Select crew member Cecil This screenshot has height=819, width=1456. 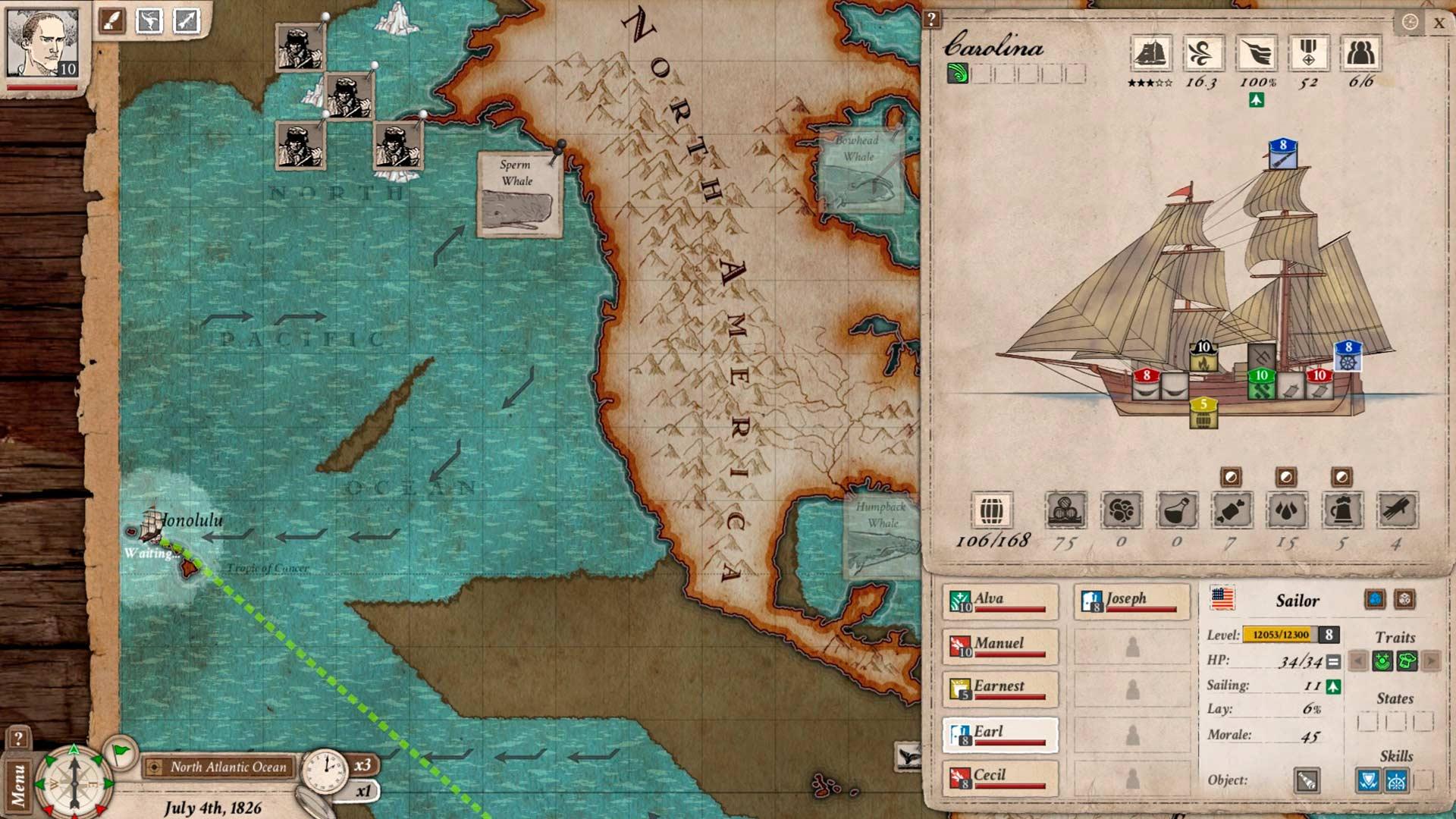pos(999,777)
